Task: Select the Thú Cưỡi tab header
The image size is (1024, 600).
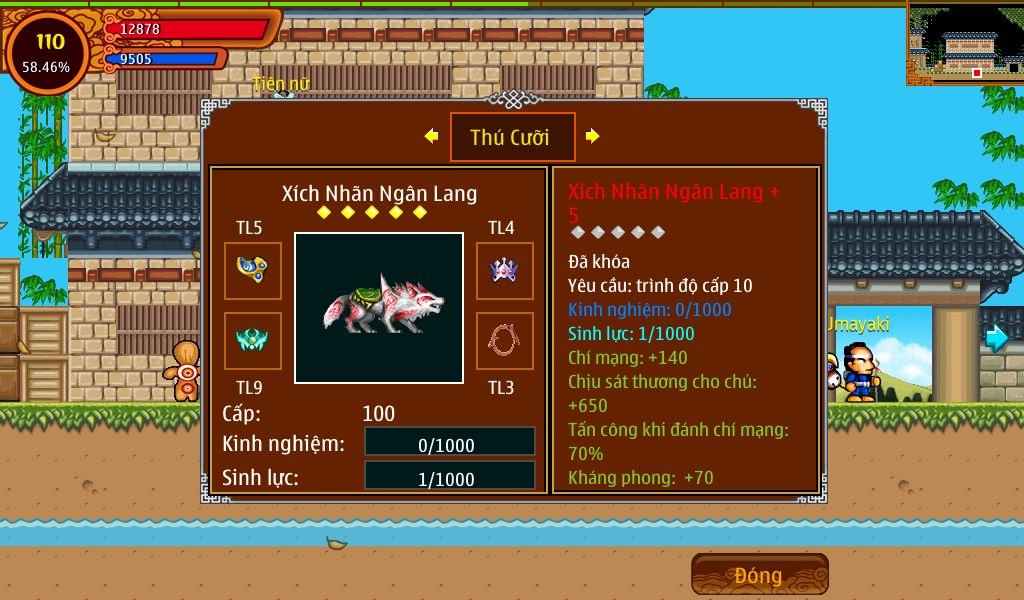Action: click(x=512, y=137)
